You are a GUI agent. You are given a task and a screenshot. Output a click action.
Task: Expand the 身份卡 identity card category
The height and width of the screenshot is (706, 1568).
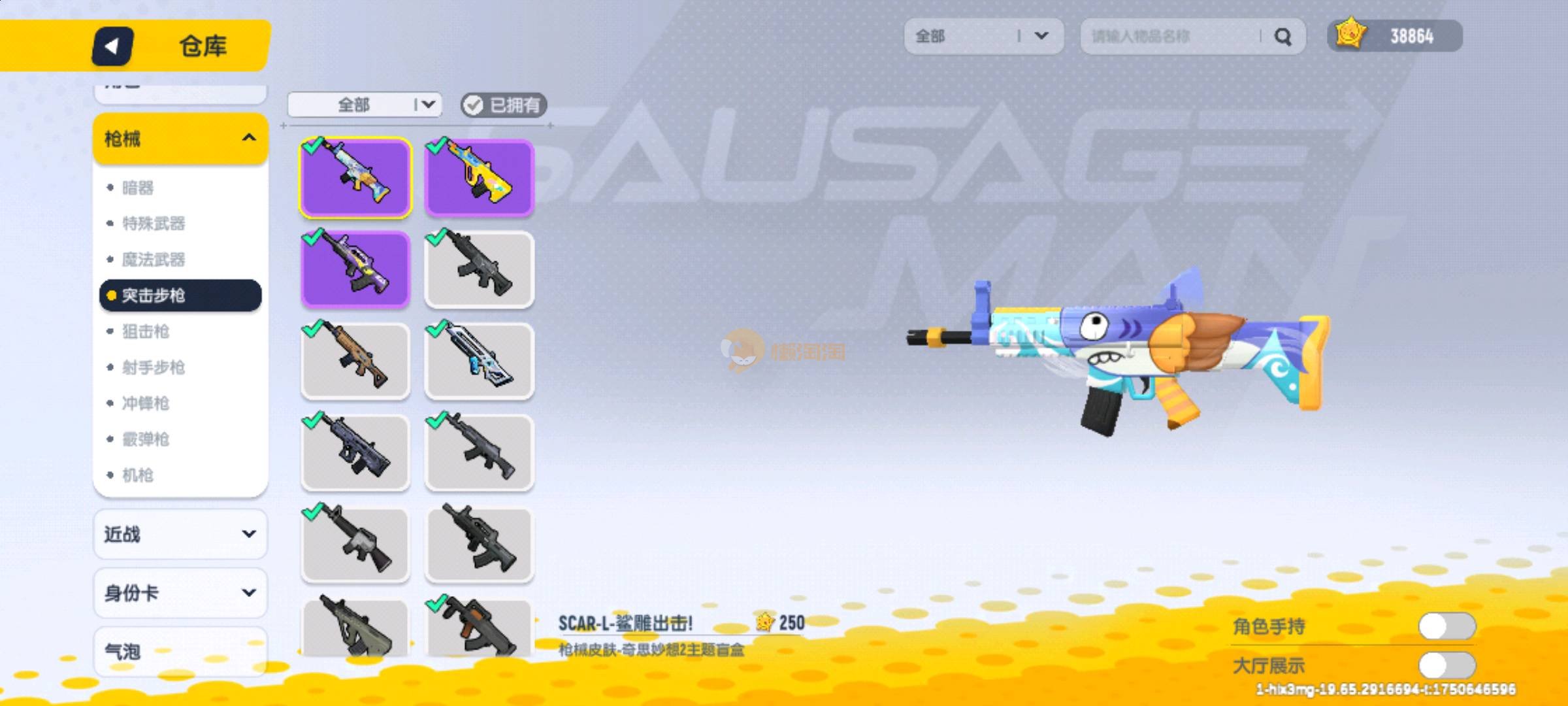click(180, 593)
